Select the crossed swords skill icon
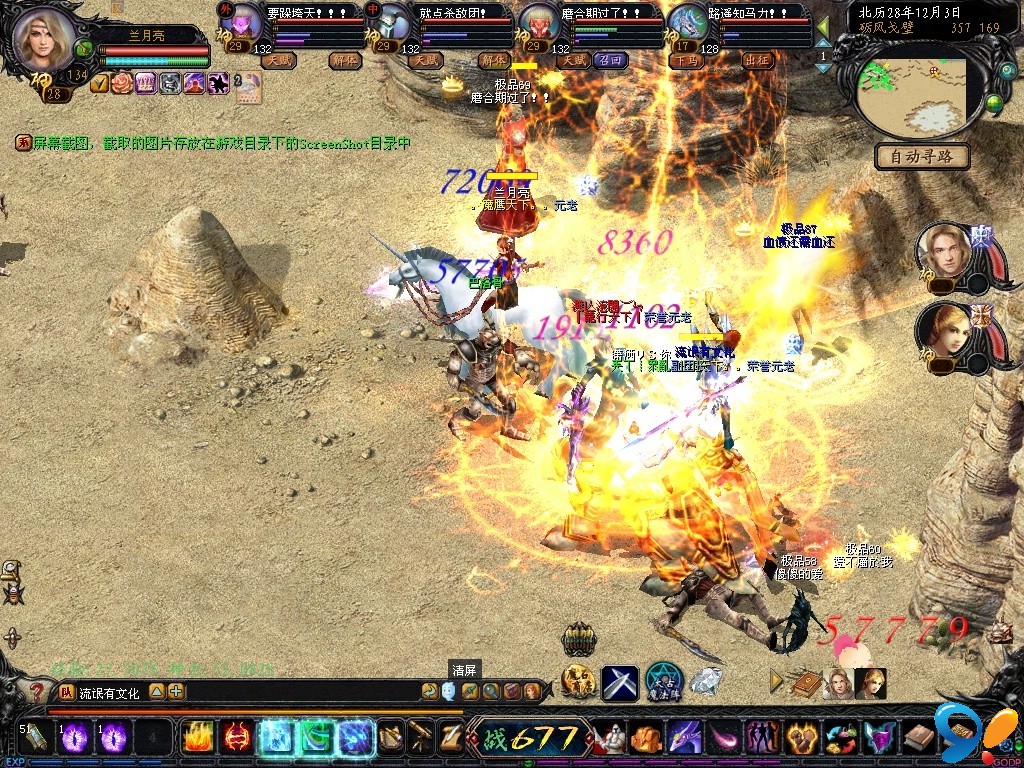The image size is (1024, 768). 620,683
